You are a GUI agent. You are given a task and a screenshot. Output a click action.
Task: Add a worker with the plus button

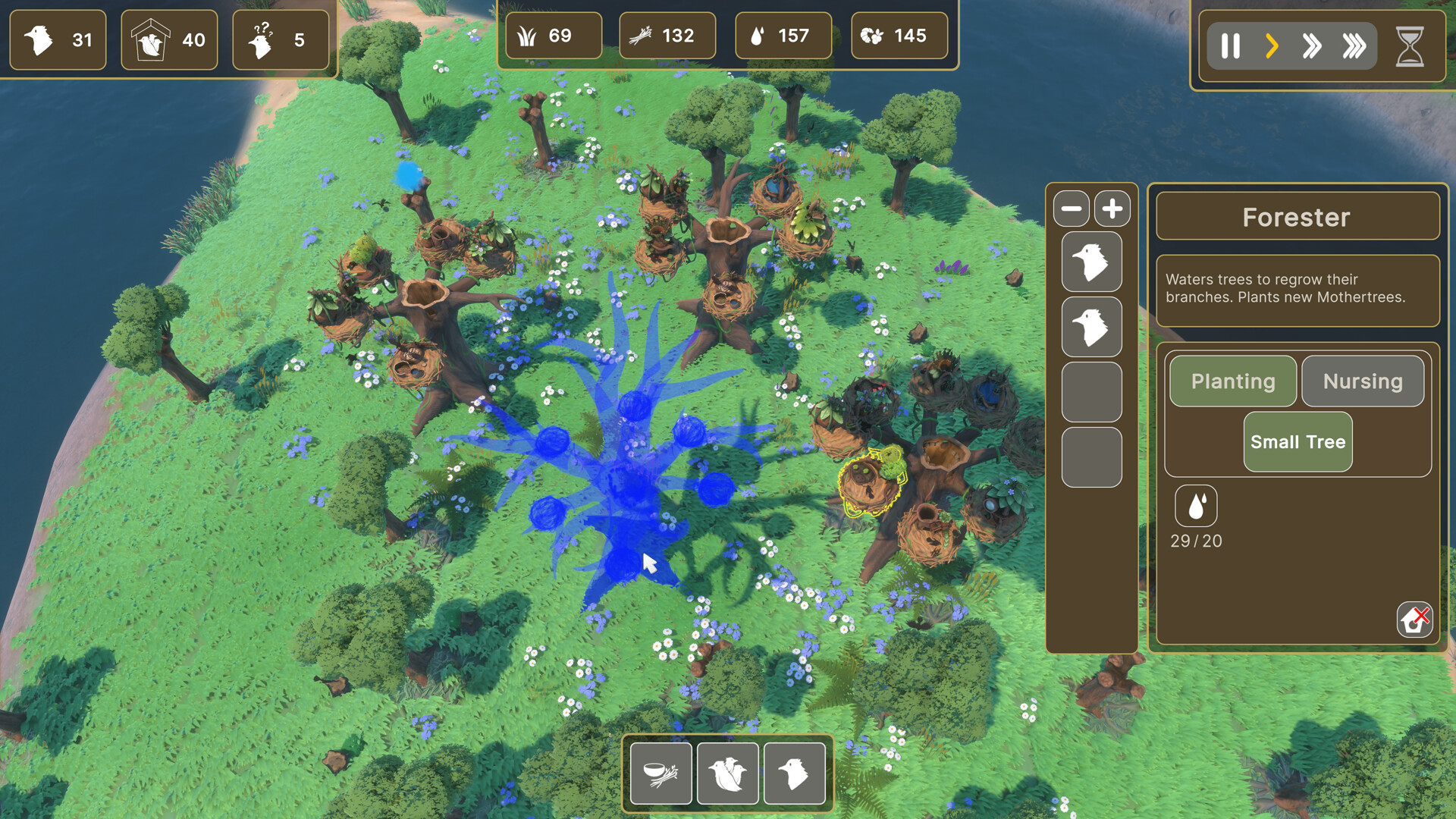click(x=1112, y=209)
